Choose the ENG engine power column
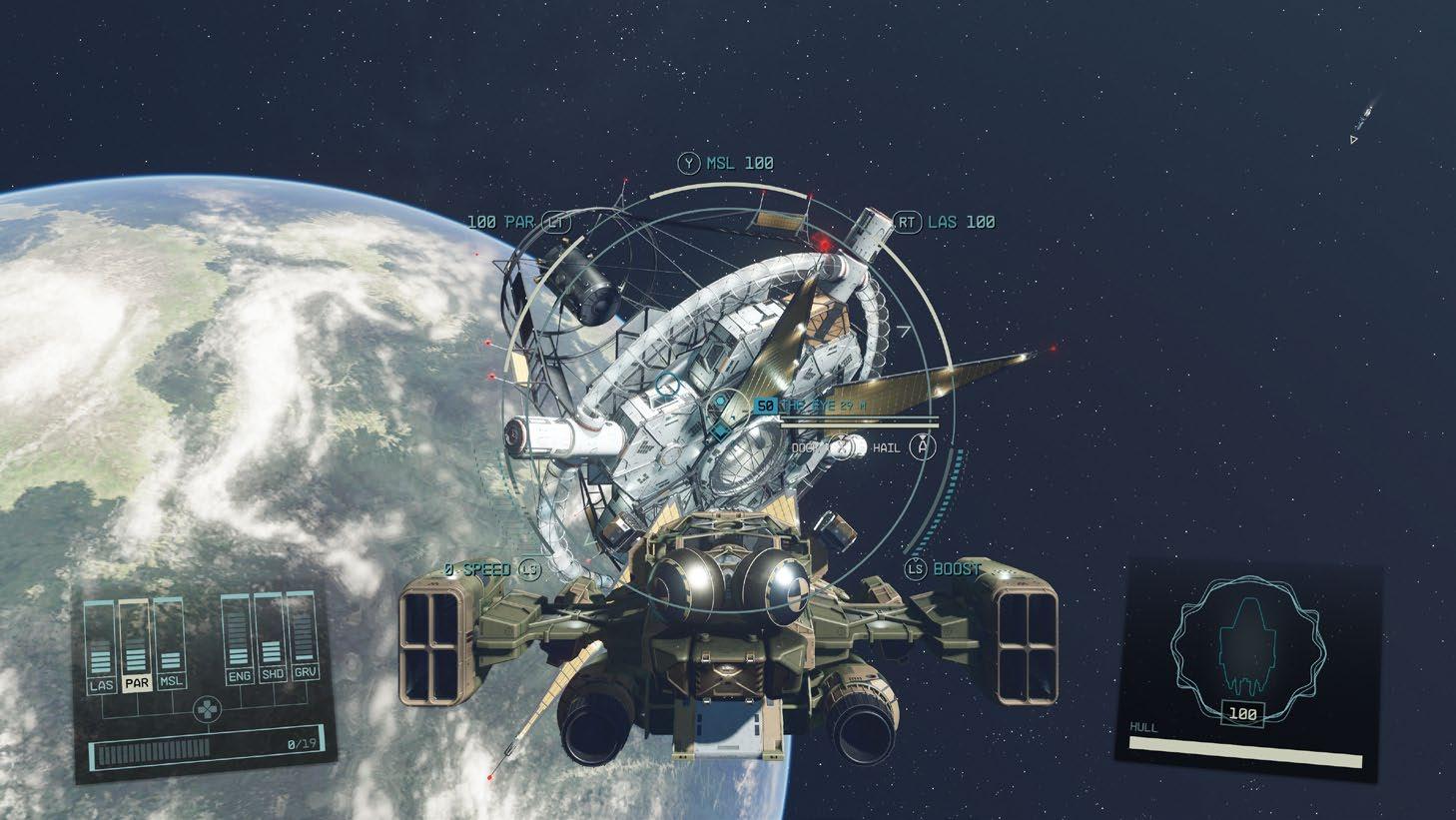 (x=239, y=676)
